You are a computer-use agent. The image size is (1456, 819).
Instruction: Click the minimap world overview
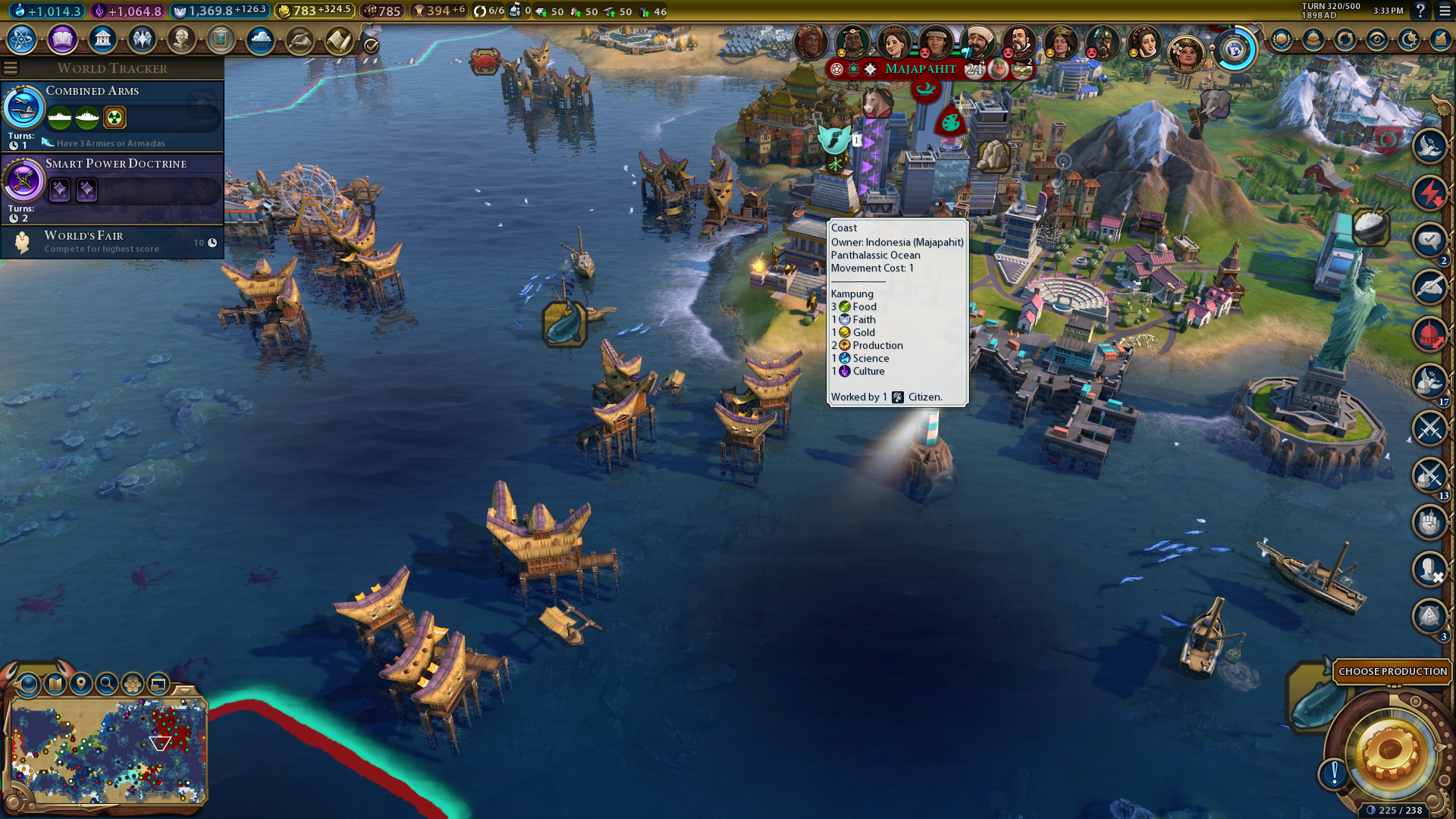108,751
